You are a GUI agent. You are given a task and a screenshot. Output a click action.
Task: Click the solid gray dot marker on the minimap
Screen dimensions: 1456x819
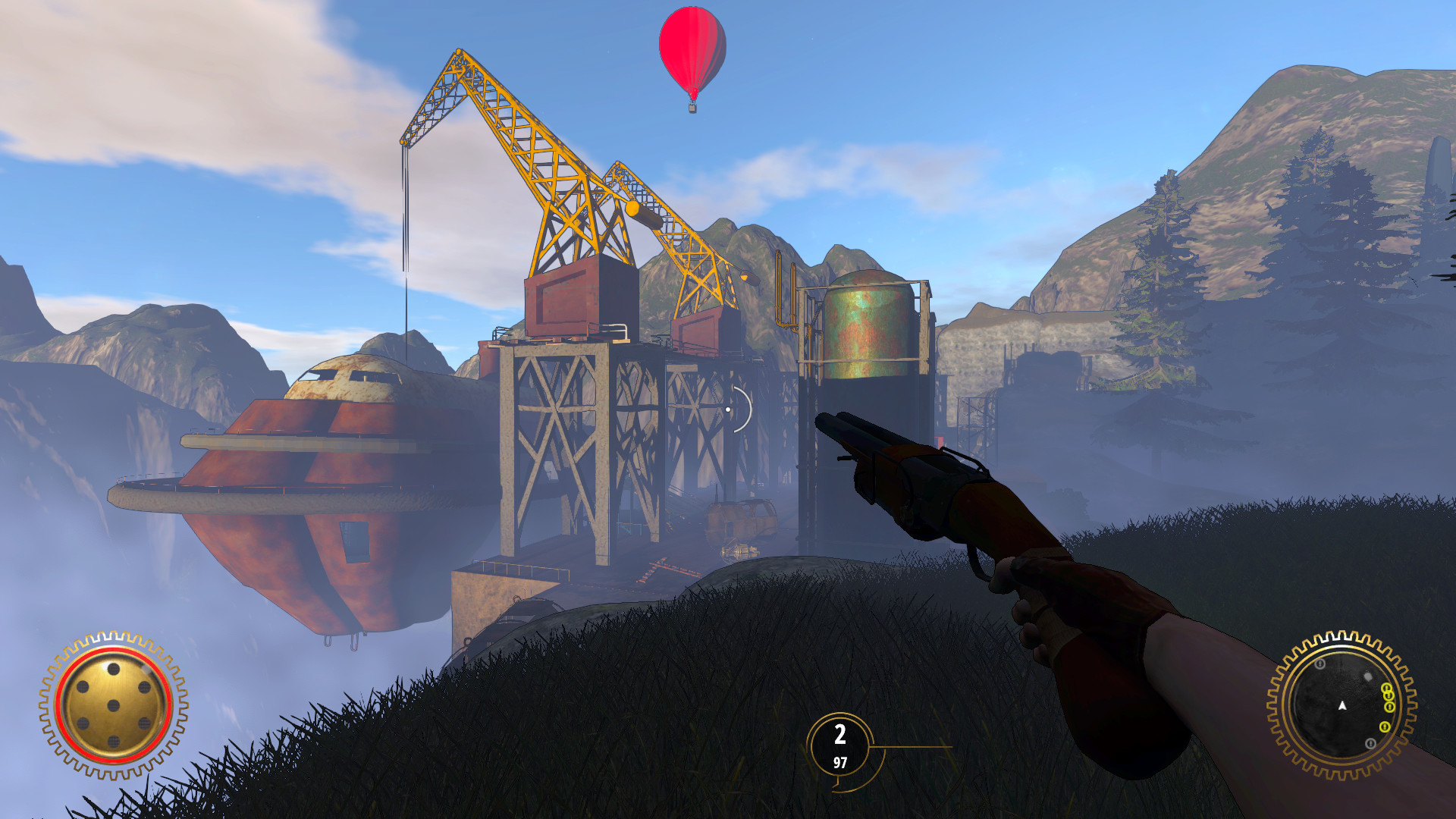(1368, 676)
